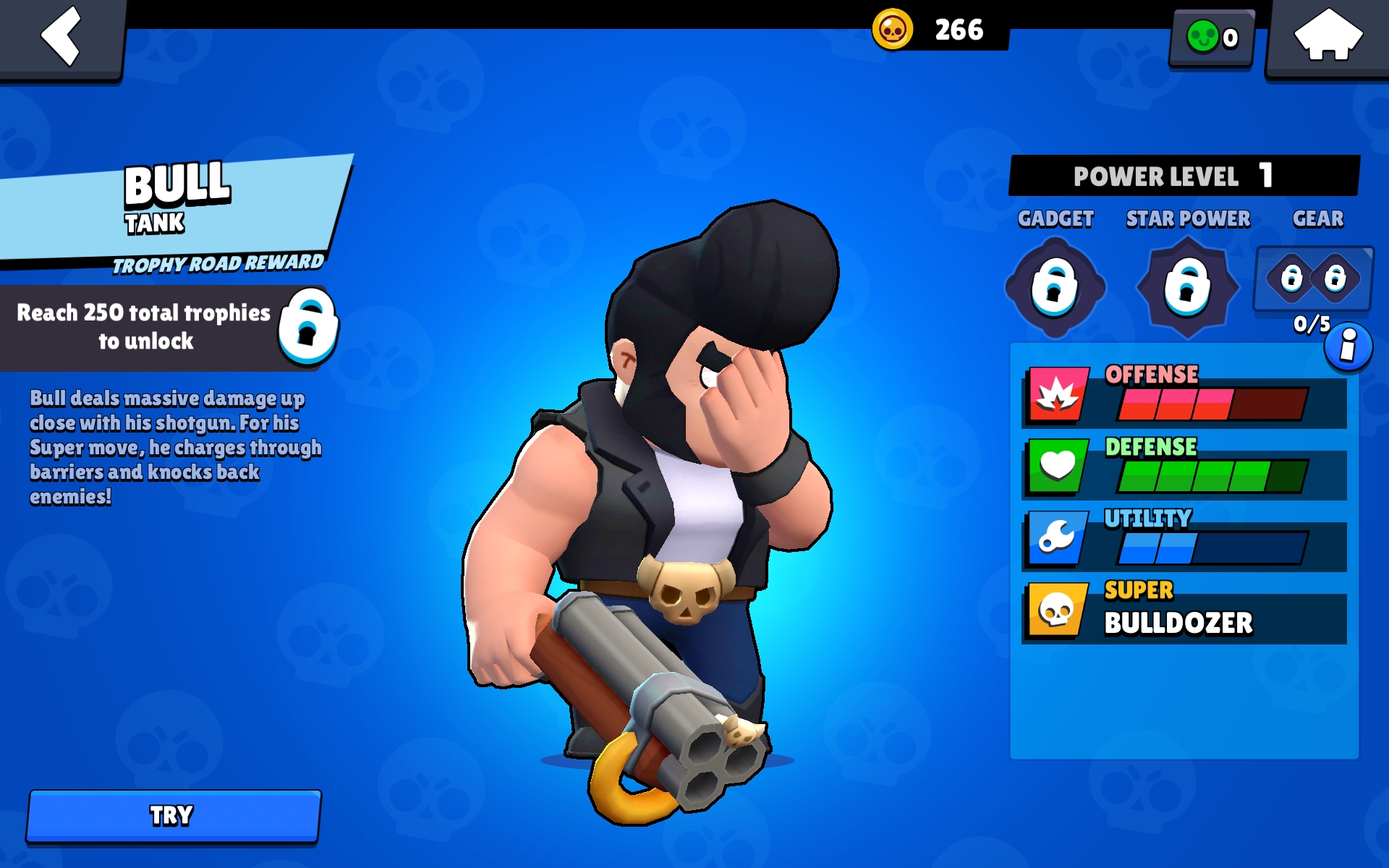1389x868 pixels.
Task: Open the locked Gadget slot
Action: 1055,287
